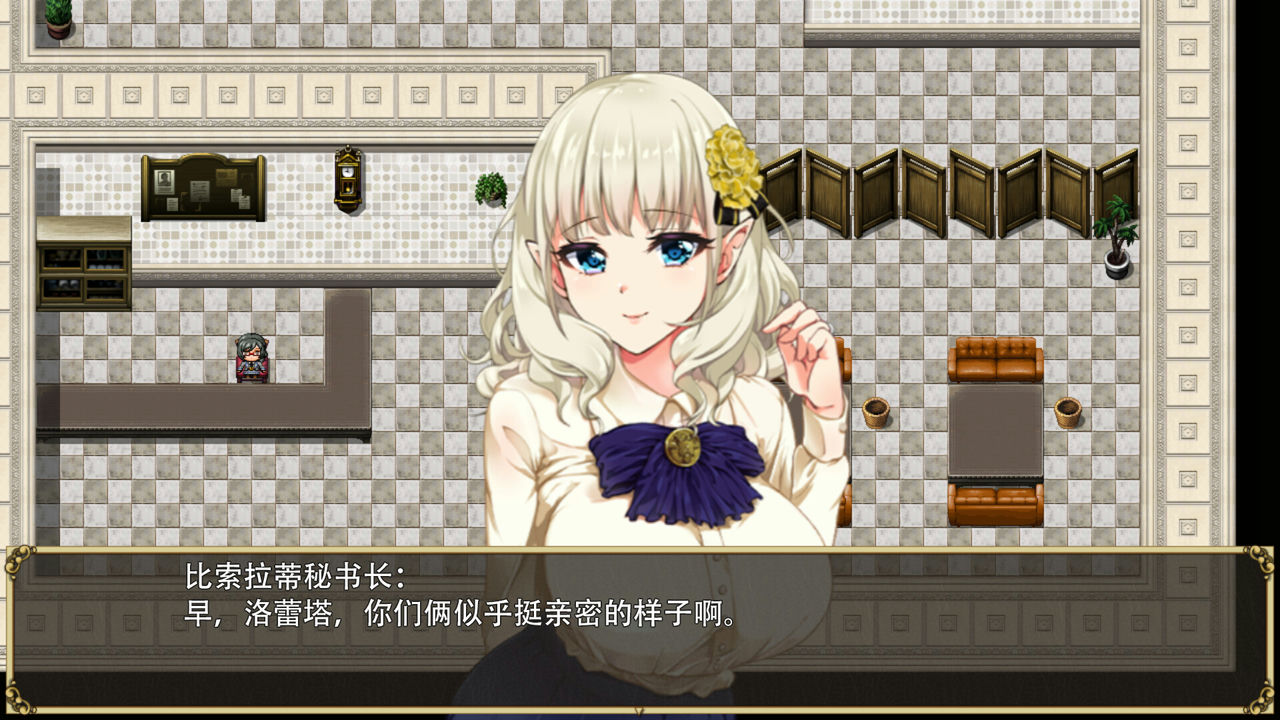The image size is (1280, 720).
Task: Select the right woven basket by the couch
Action: [1068, 408]
